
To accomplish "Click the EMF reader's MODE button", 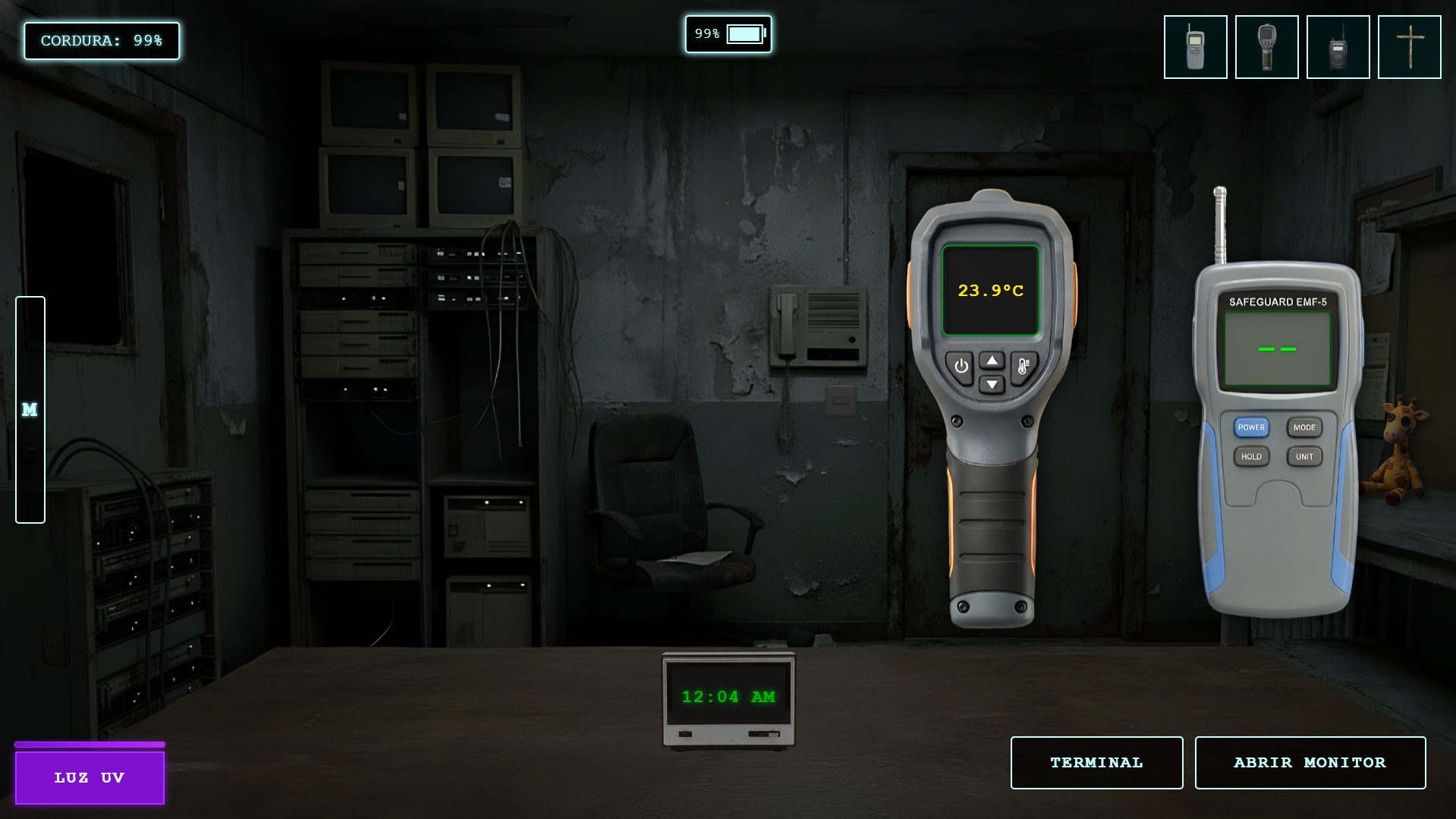I will [1304, 427].
